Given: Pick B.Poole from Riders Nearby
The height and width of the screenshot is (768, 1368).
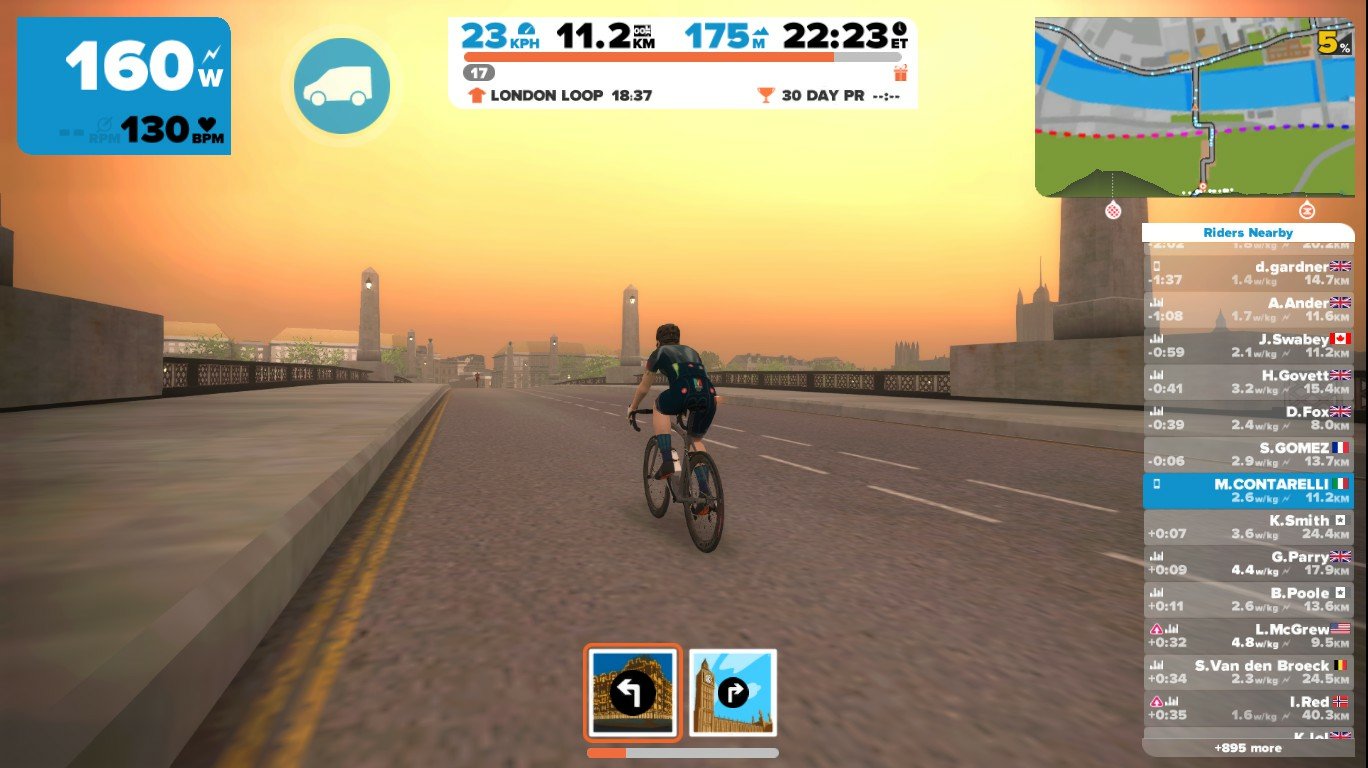Looking at the screenshot, I should coord(1247,599).
